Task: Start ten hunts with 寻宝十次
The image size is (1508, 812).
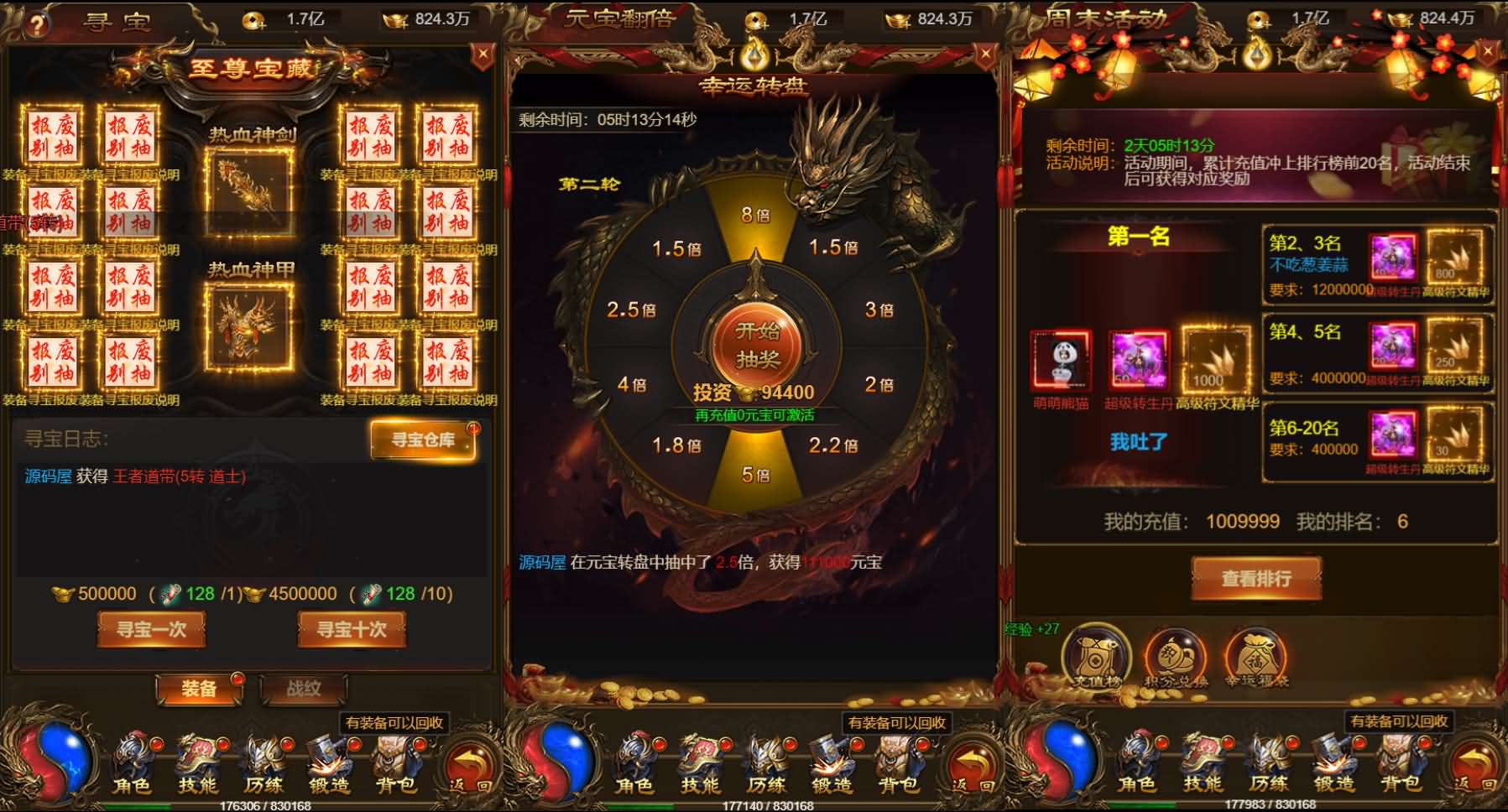Action: tap(352, 629)
